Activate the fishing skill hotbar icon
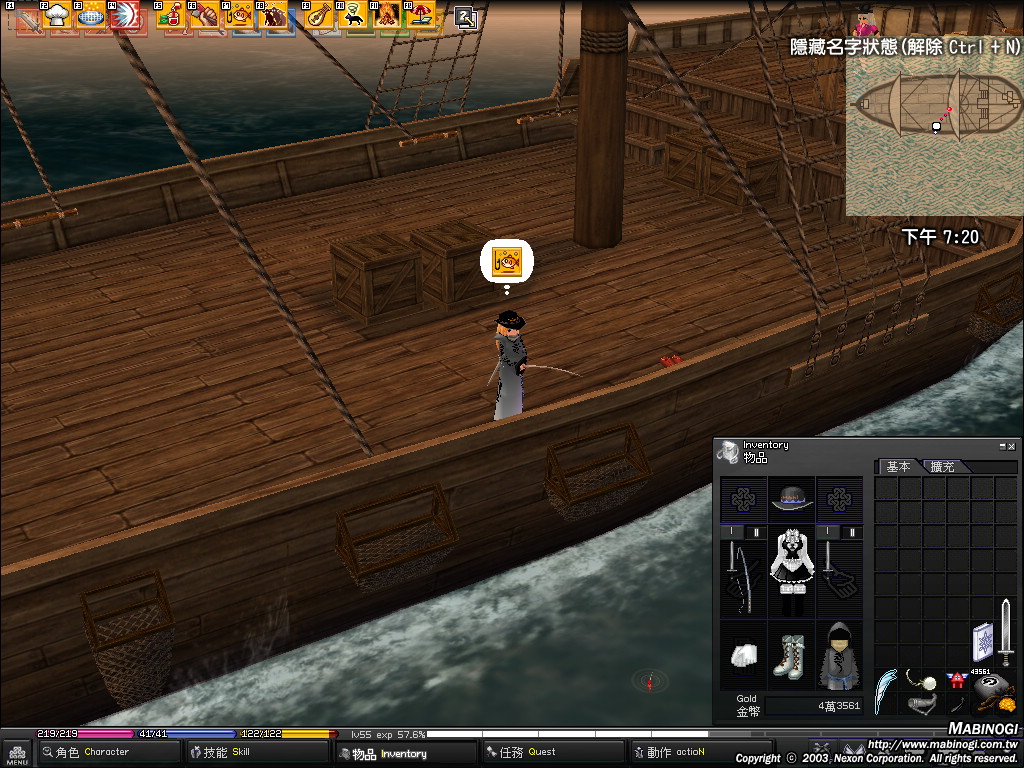 point(239,16)
